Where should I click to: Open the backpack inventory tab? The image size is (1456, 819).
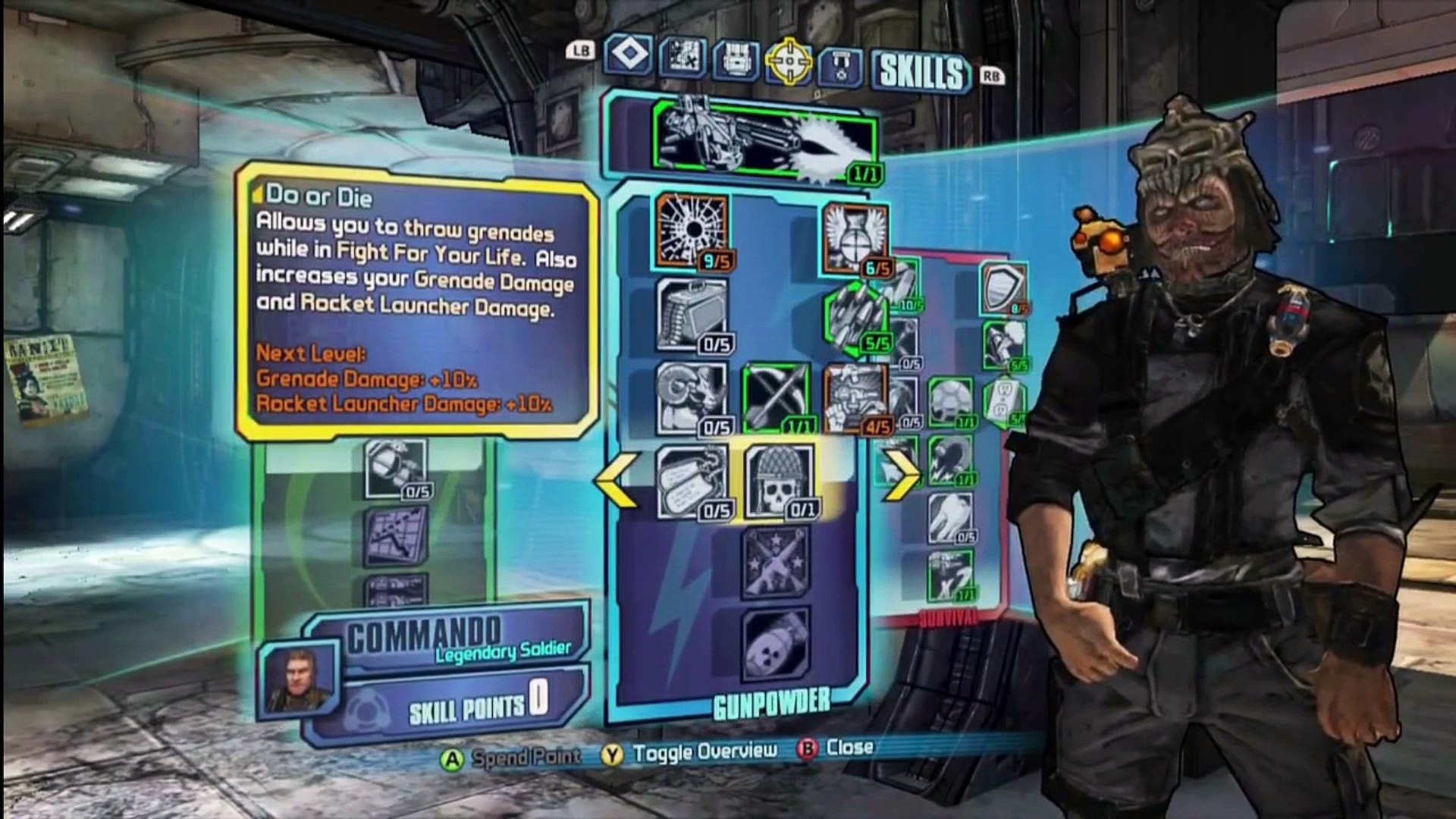coord(736,59)
